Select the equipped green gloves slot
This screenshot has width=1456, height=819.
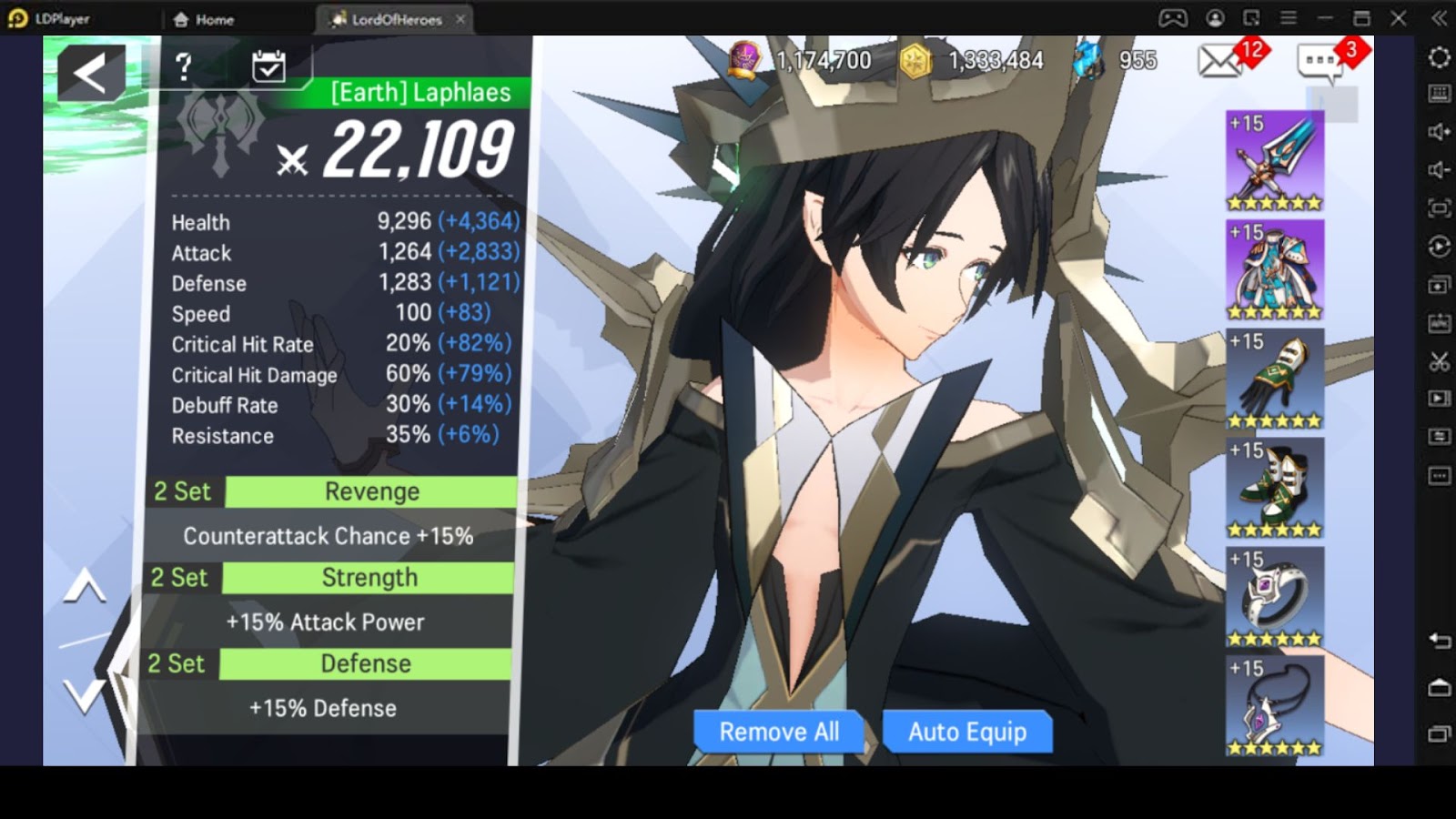1274,379
